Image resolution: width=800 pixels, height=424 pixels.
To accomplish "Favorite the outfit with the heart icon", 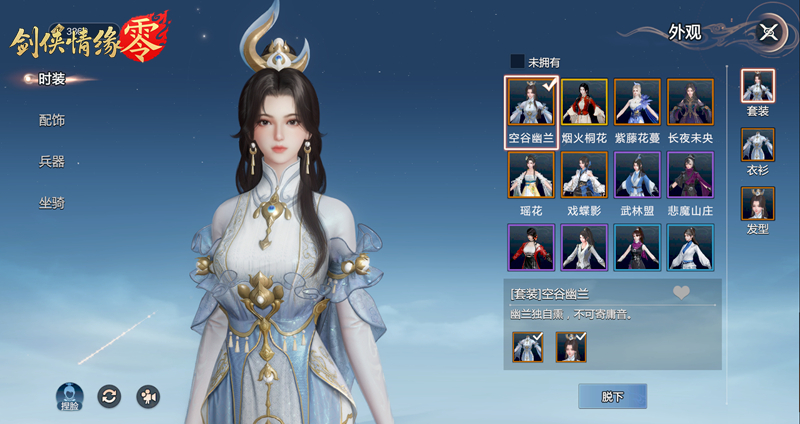I will pyautogui.click(x=681, y=292).
